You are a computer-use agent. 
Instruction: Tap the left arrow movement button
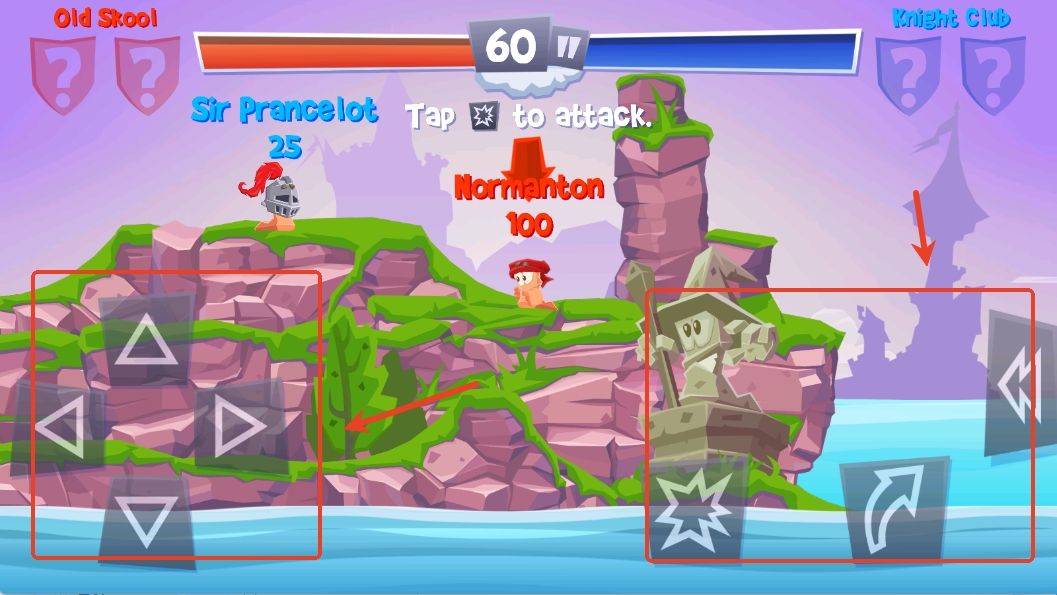point(57,427)
